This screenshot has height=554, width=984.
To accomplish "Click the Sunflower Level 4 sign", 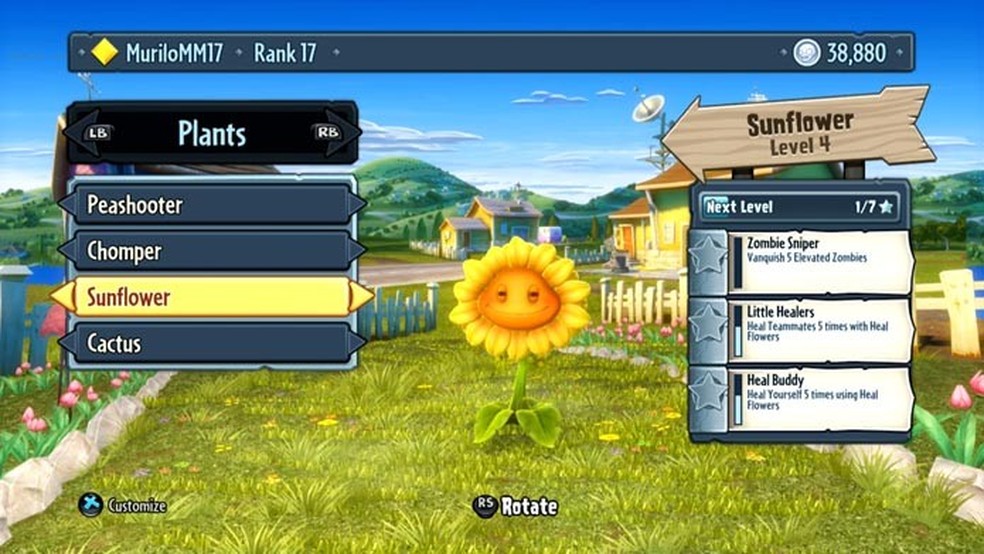I will tap(799, 133).
